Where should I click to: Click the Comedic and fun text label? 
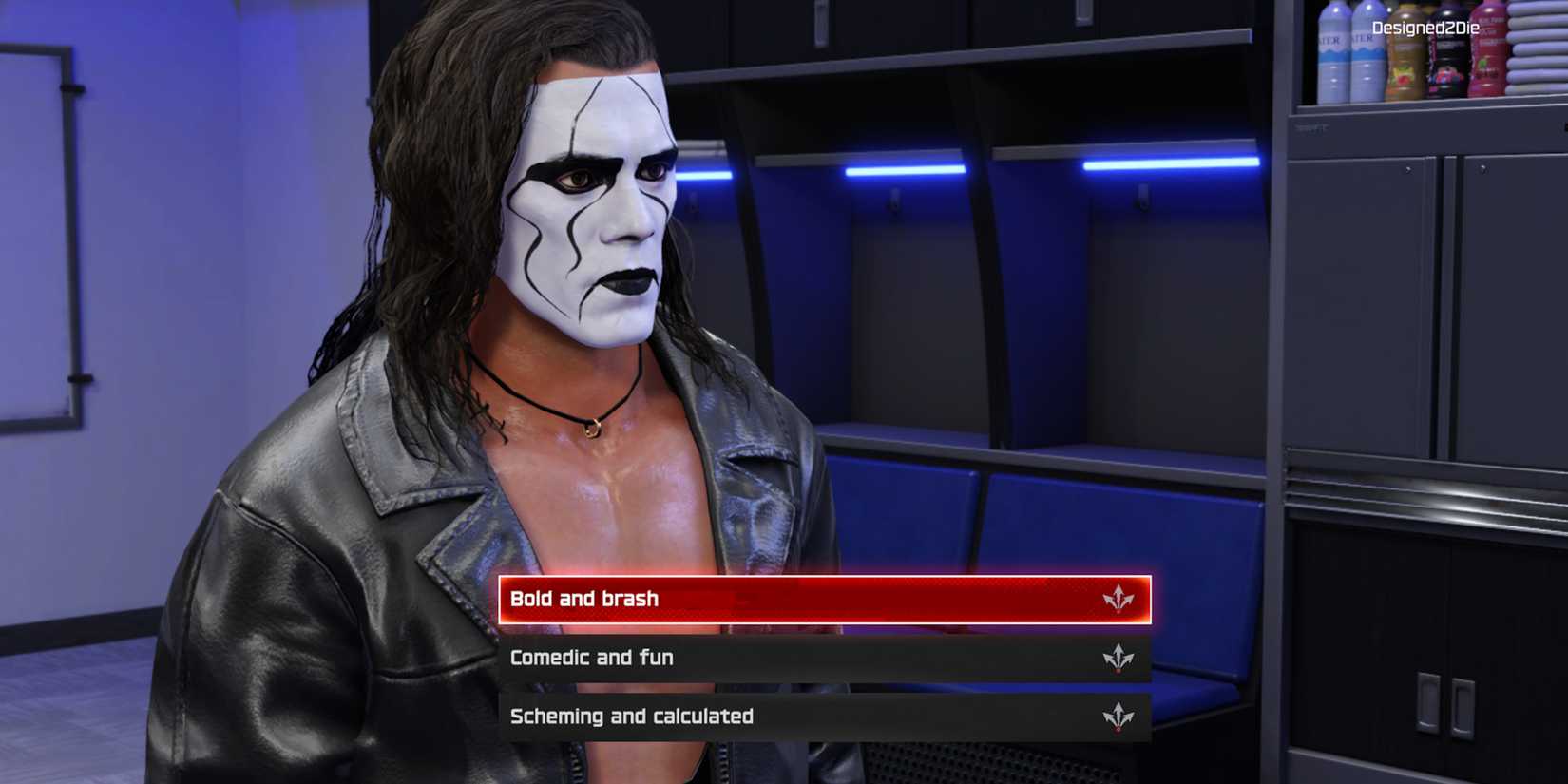[591, 657]
